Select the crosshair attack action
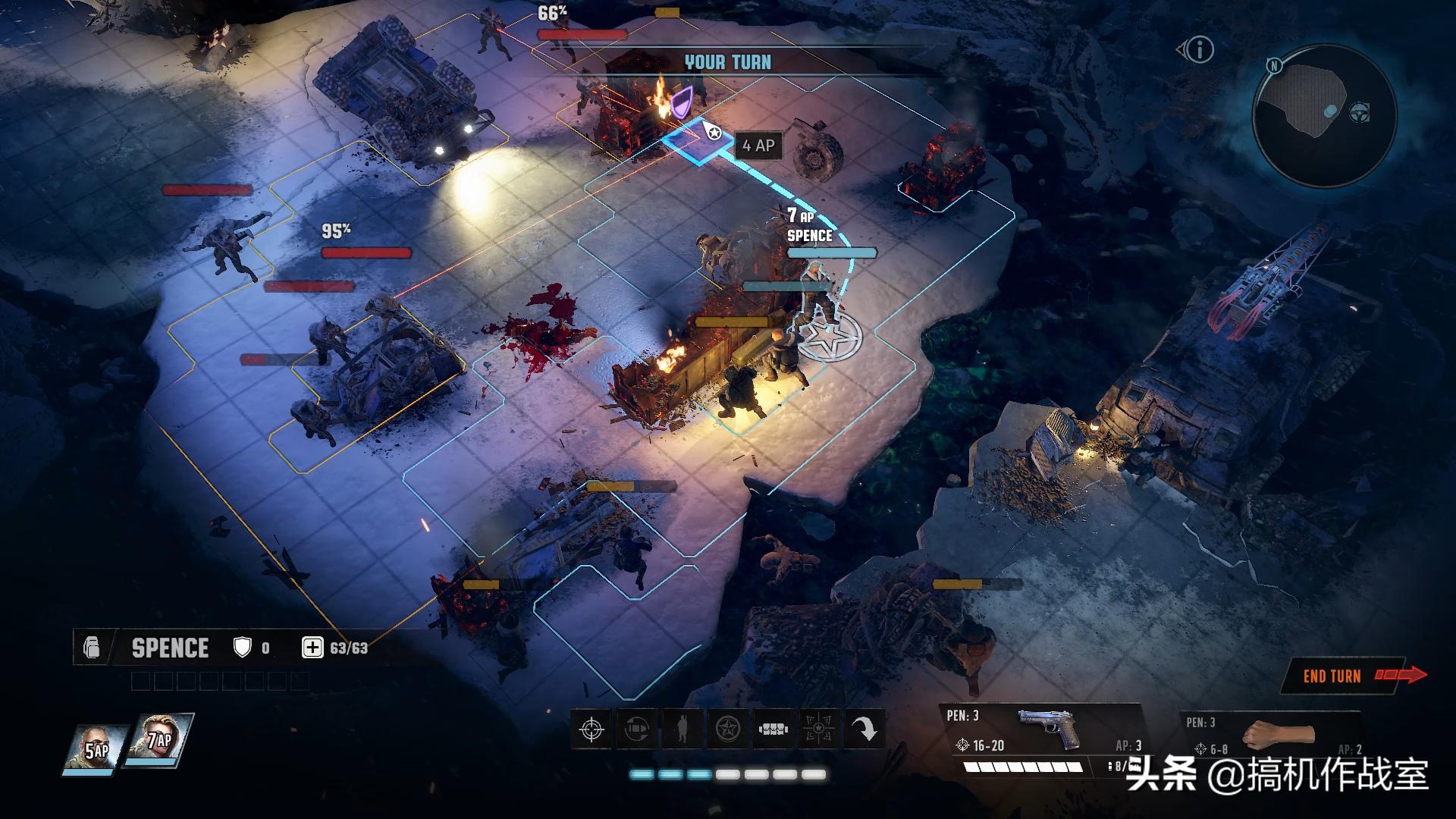 [x=591, y=730]
